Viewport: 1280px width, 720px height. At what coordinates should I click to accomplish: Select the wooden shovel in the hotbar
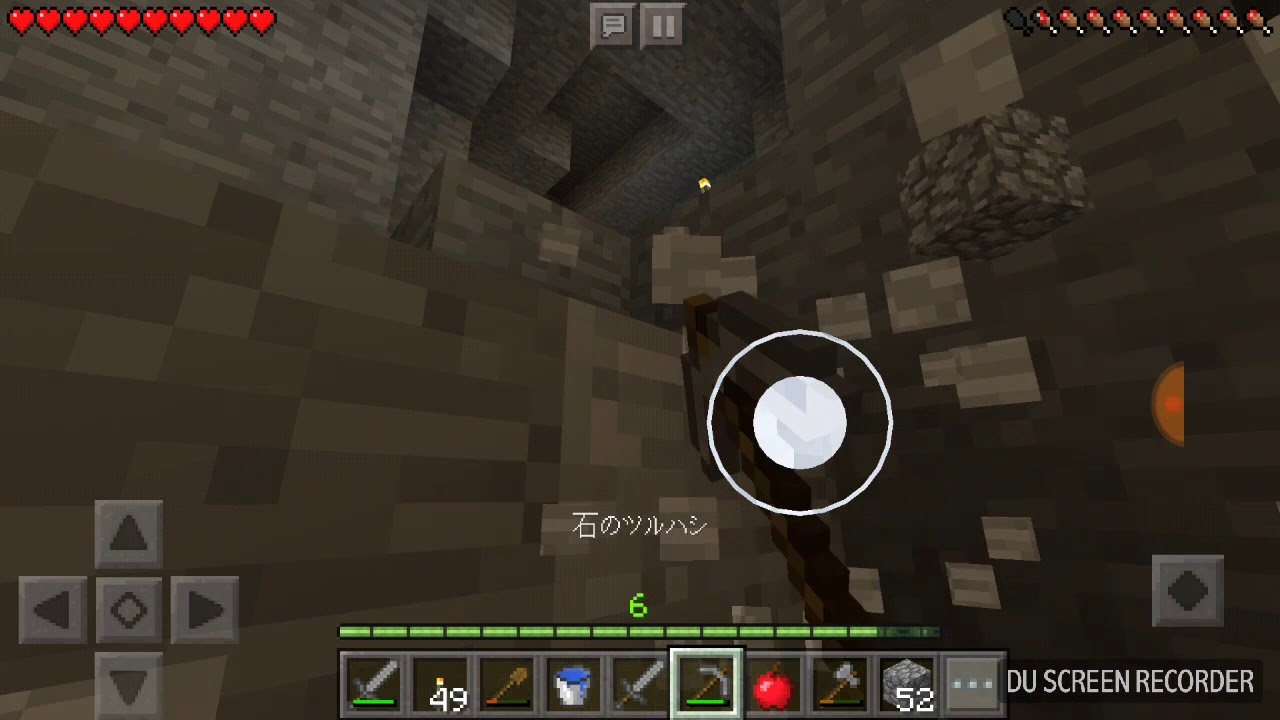click(508, 683)
